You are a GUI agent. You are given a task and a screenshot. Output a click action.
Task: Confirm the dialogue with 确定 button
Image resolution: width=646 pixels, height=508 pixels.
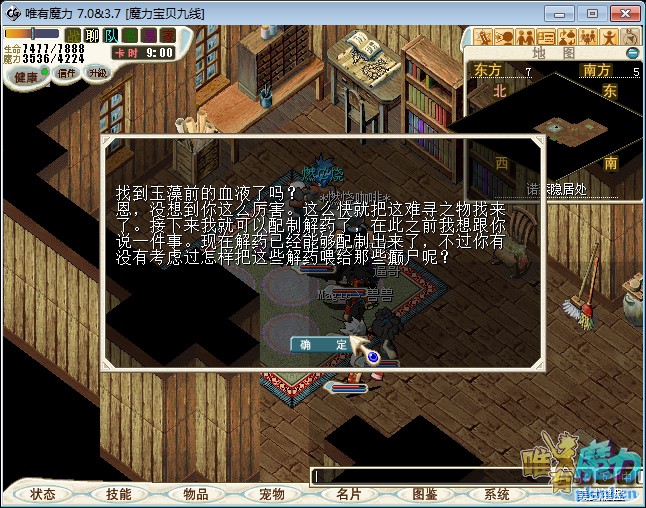point(324,344)
